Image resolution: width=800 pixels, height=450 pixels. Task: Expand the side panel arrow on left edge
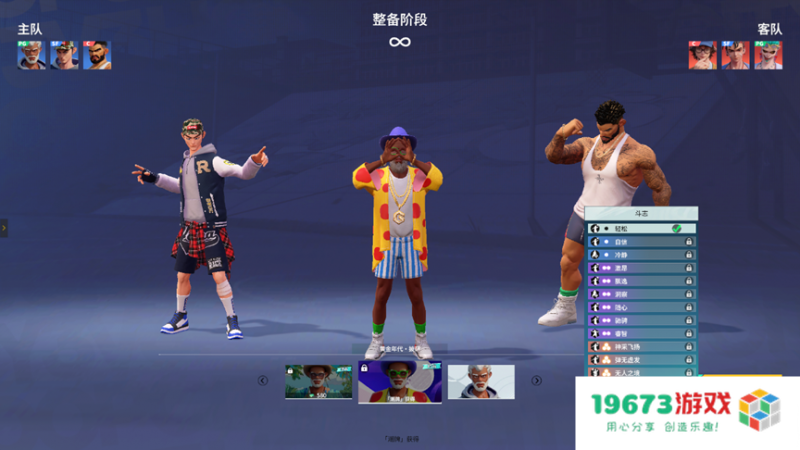(x=4, y=228)
